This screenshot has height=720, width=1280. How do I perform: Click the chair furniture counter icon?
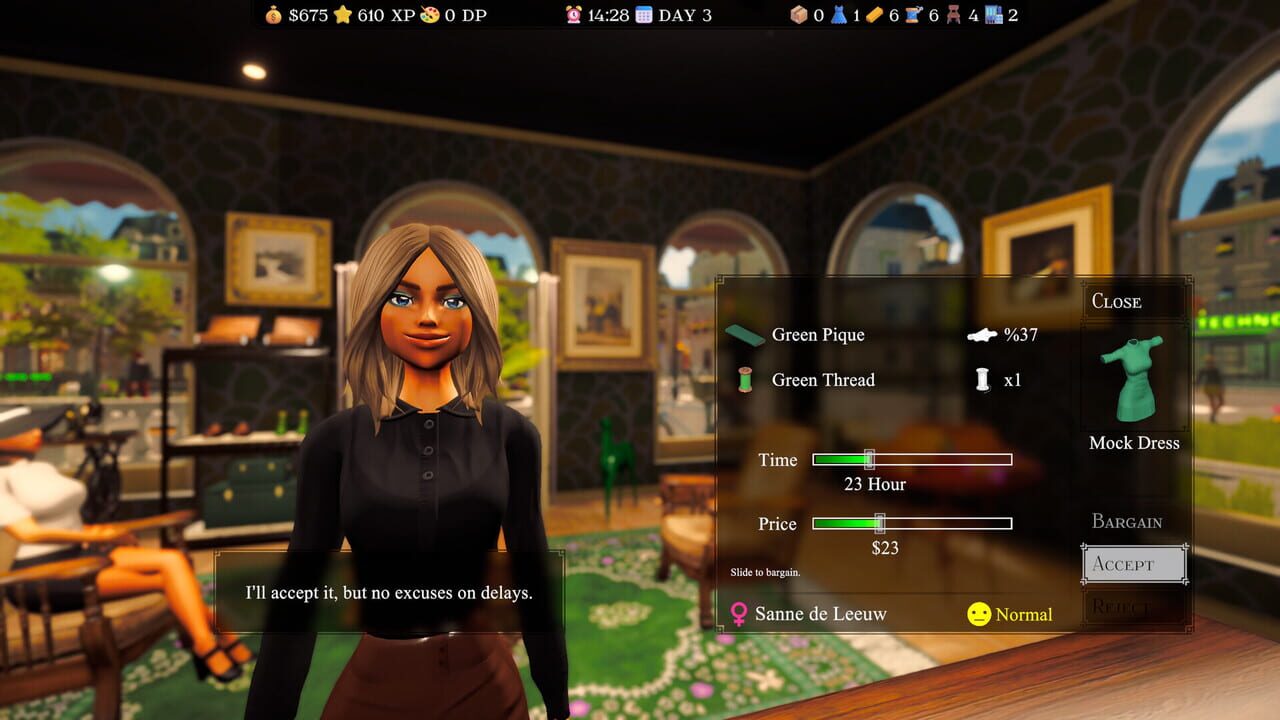pos(955,15)
